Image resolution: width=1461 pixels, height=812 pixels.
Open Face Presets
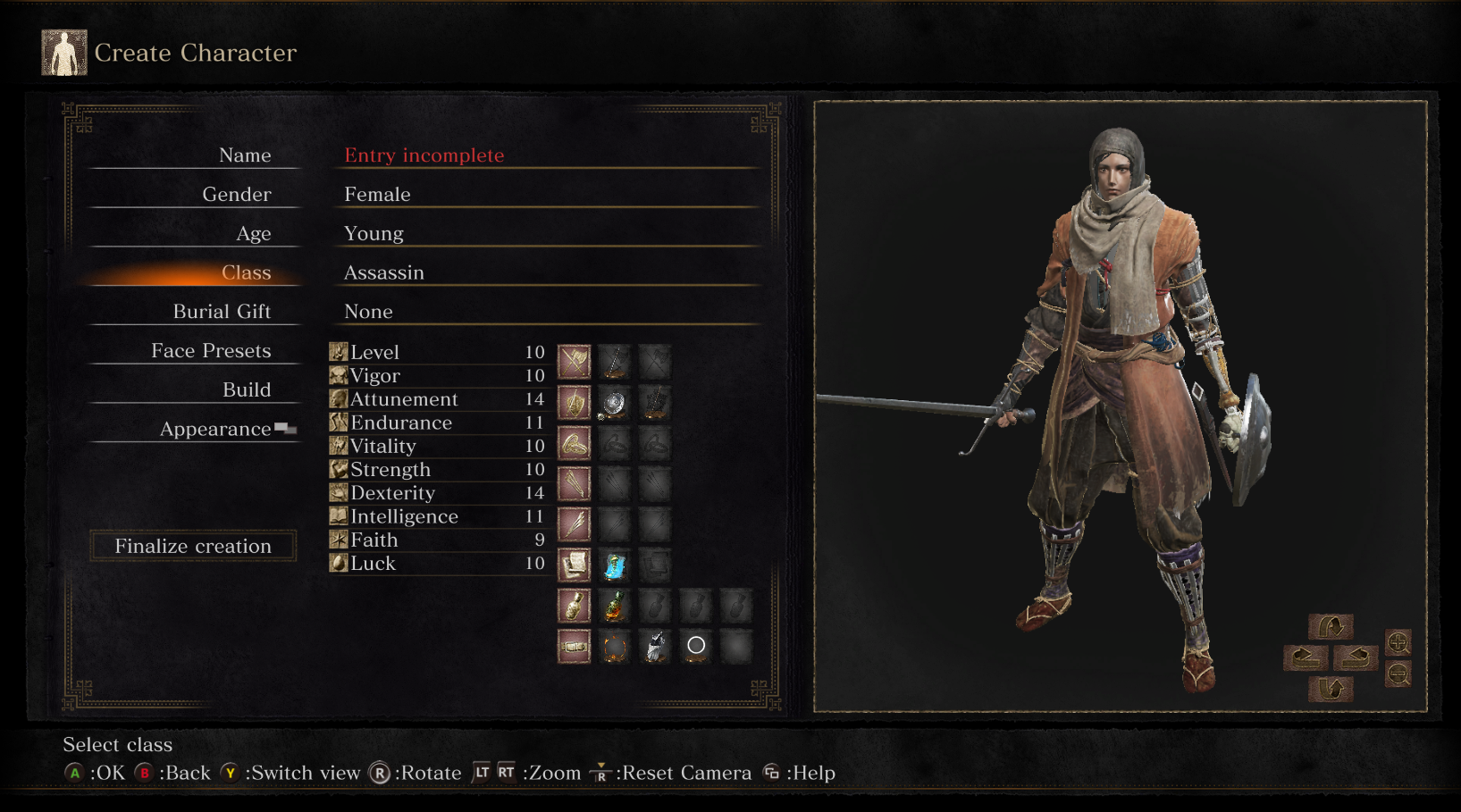pos(211,351)
